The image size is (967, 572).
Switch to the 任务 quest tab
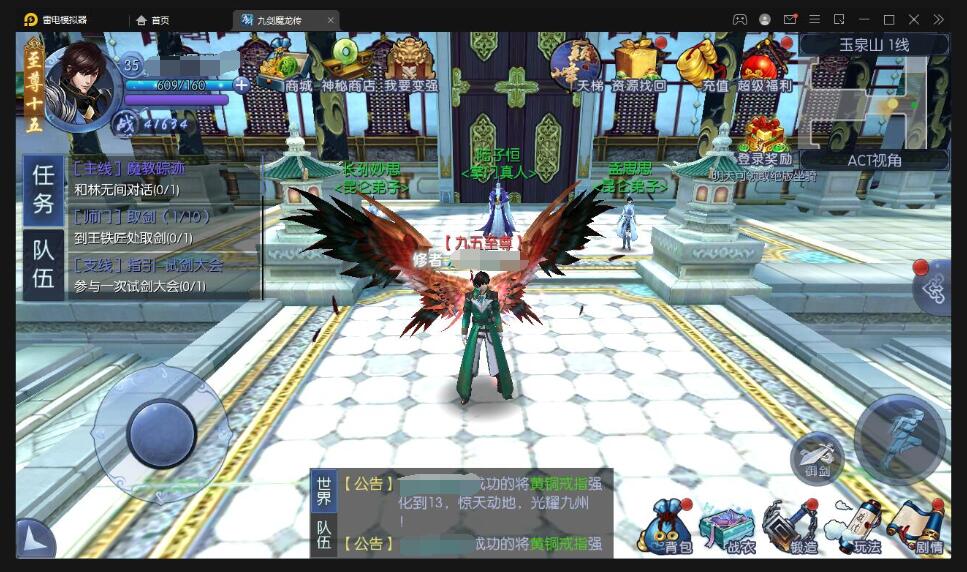click(x=43, y=187)
